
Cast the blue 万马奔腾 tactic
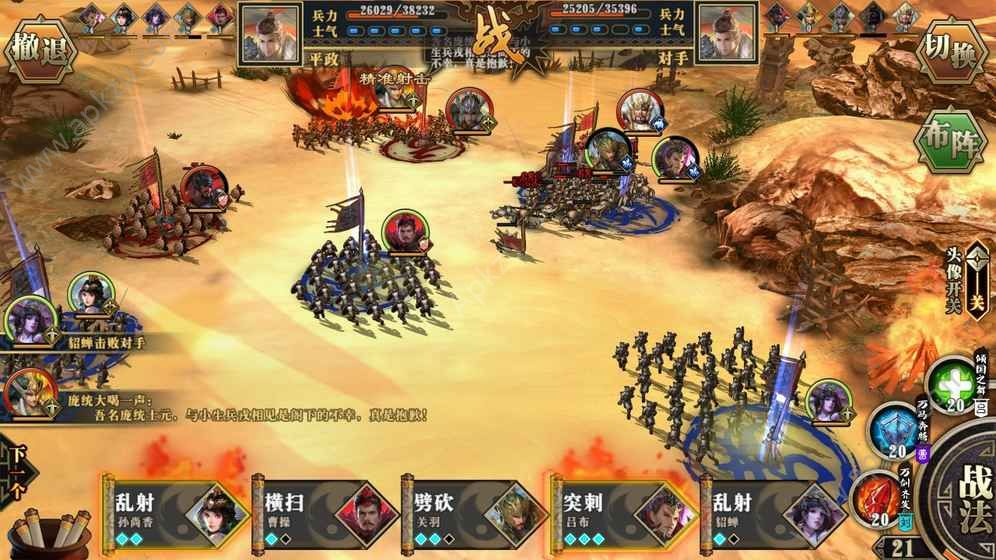[x=893, y=432]
